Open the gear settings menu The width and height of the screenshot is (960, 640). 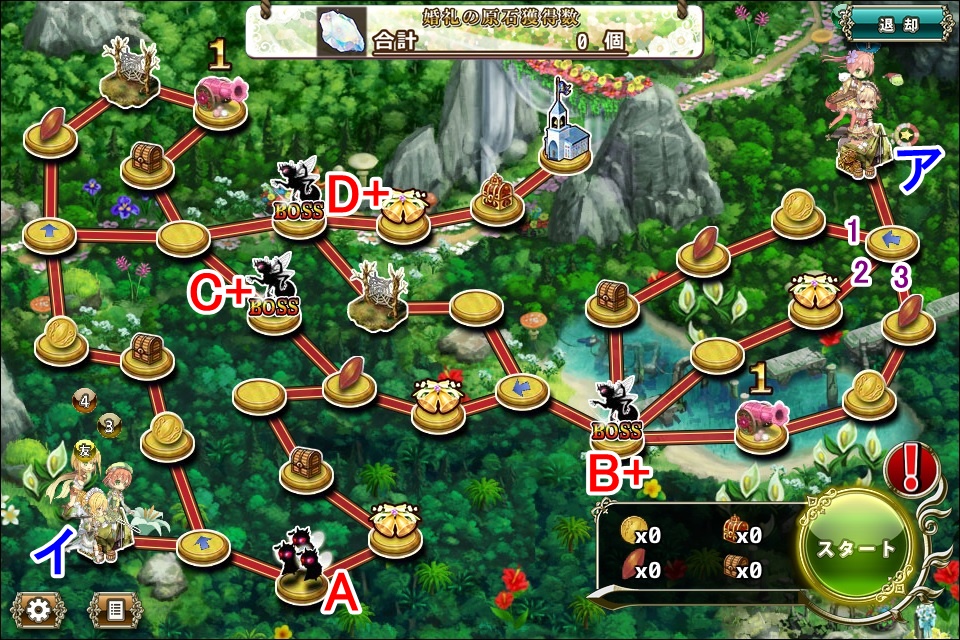(x=38, y=607)
